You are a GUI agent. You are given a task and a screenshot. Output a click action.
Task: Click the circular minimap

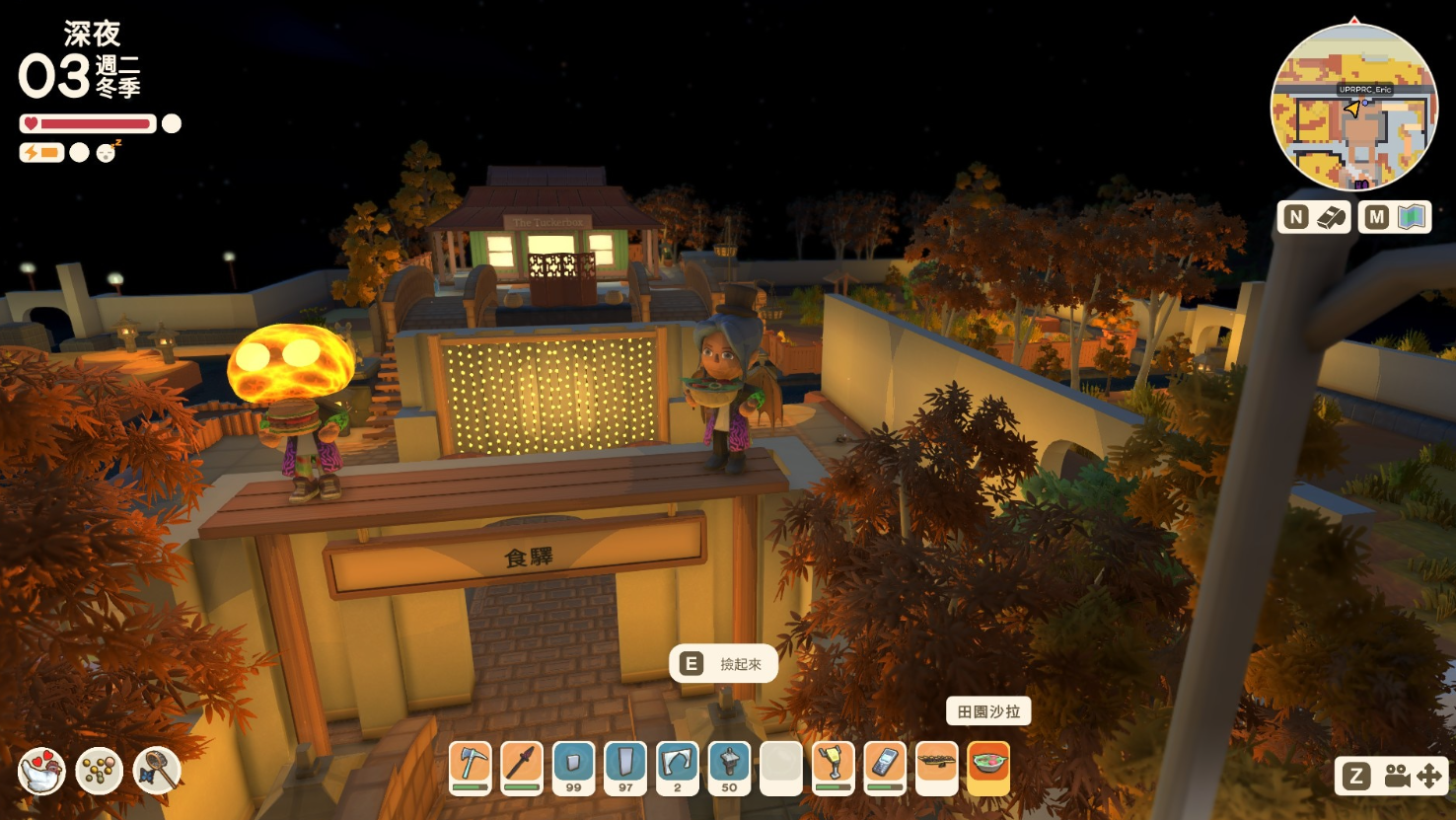(1353, 108)
